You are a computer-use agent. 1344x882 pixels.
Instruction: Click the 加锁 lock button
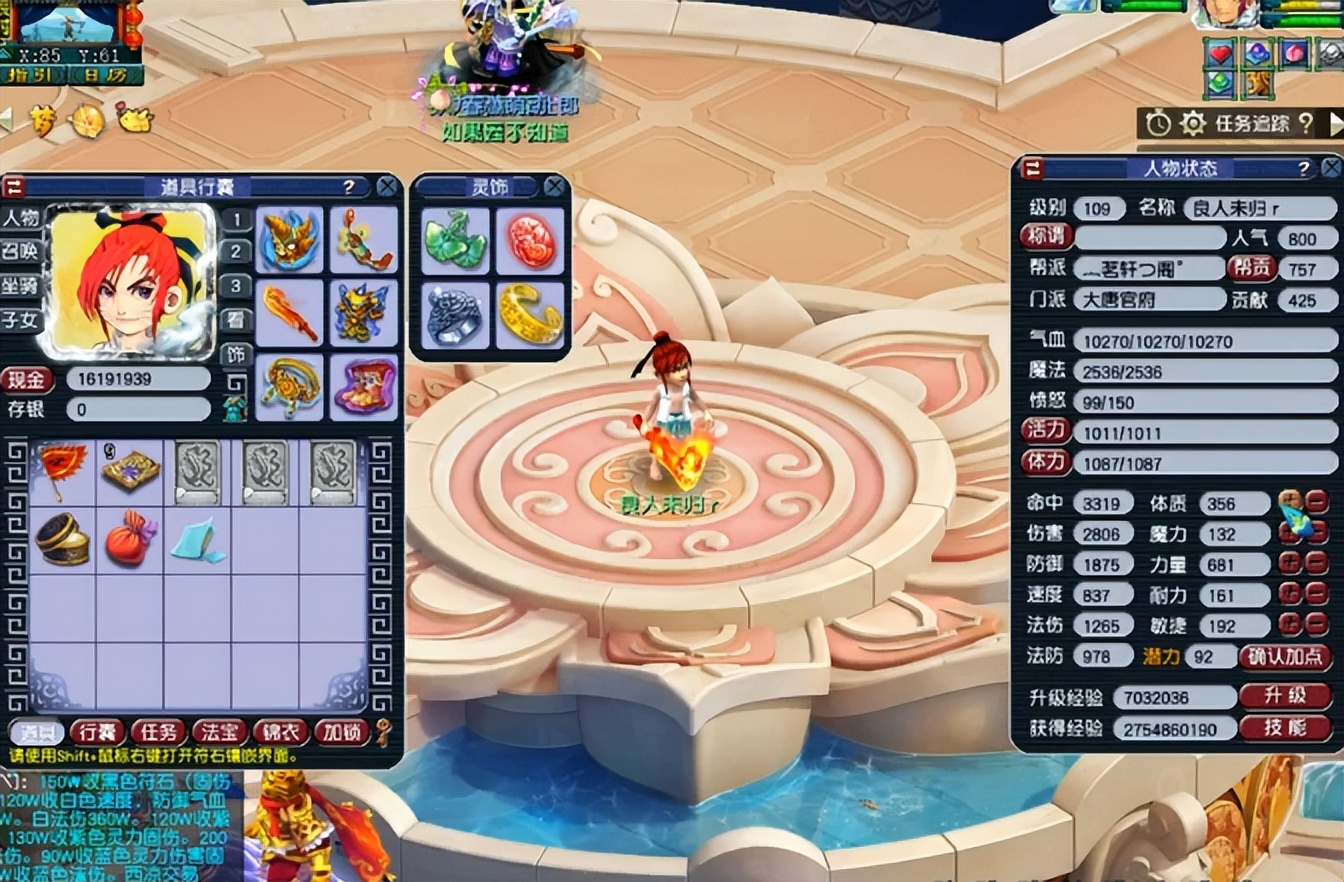click(341, 732)
